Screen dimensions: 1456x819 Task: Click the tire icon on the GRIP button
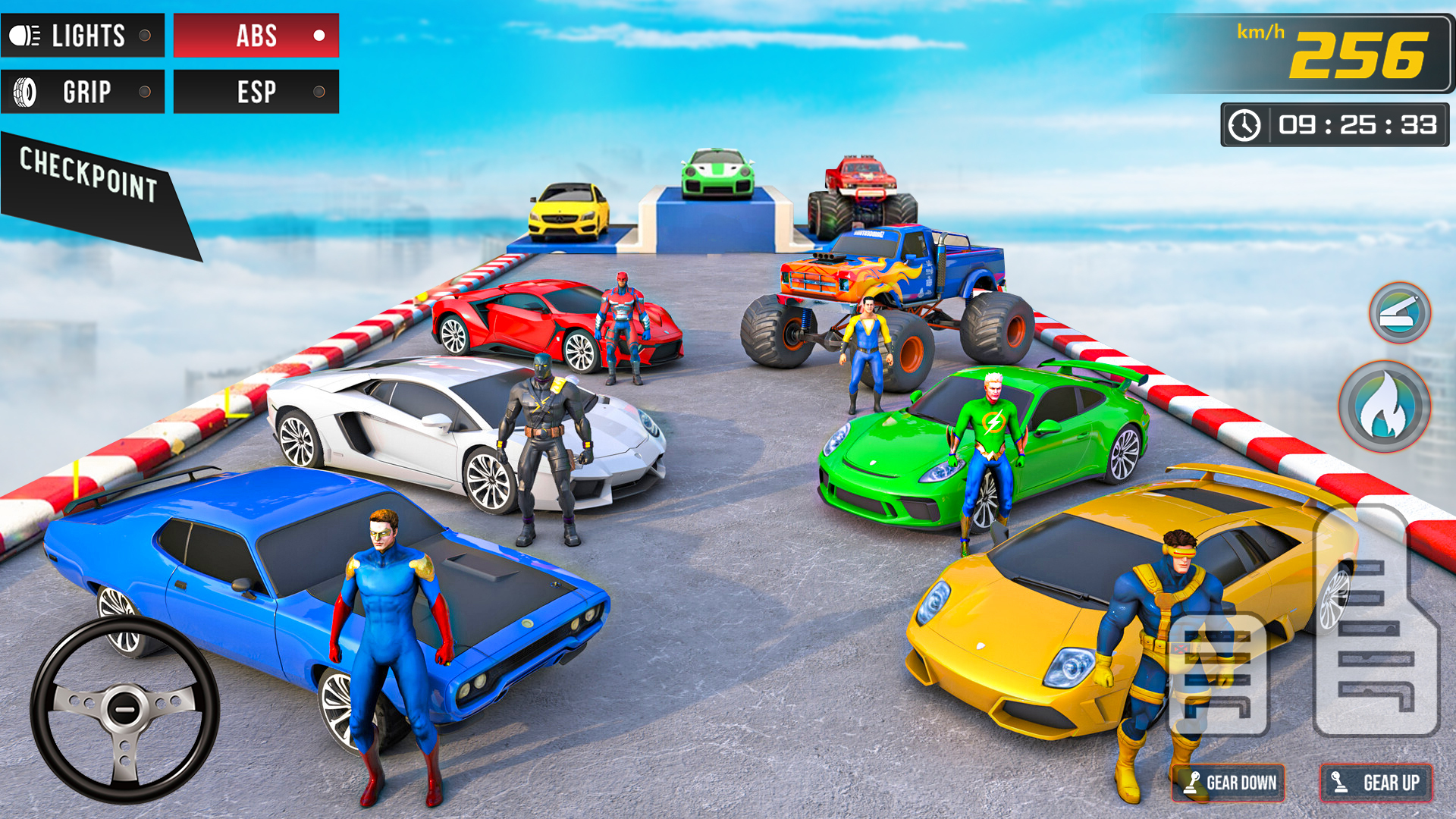25,90
